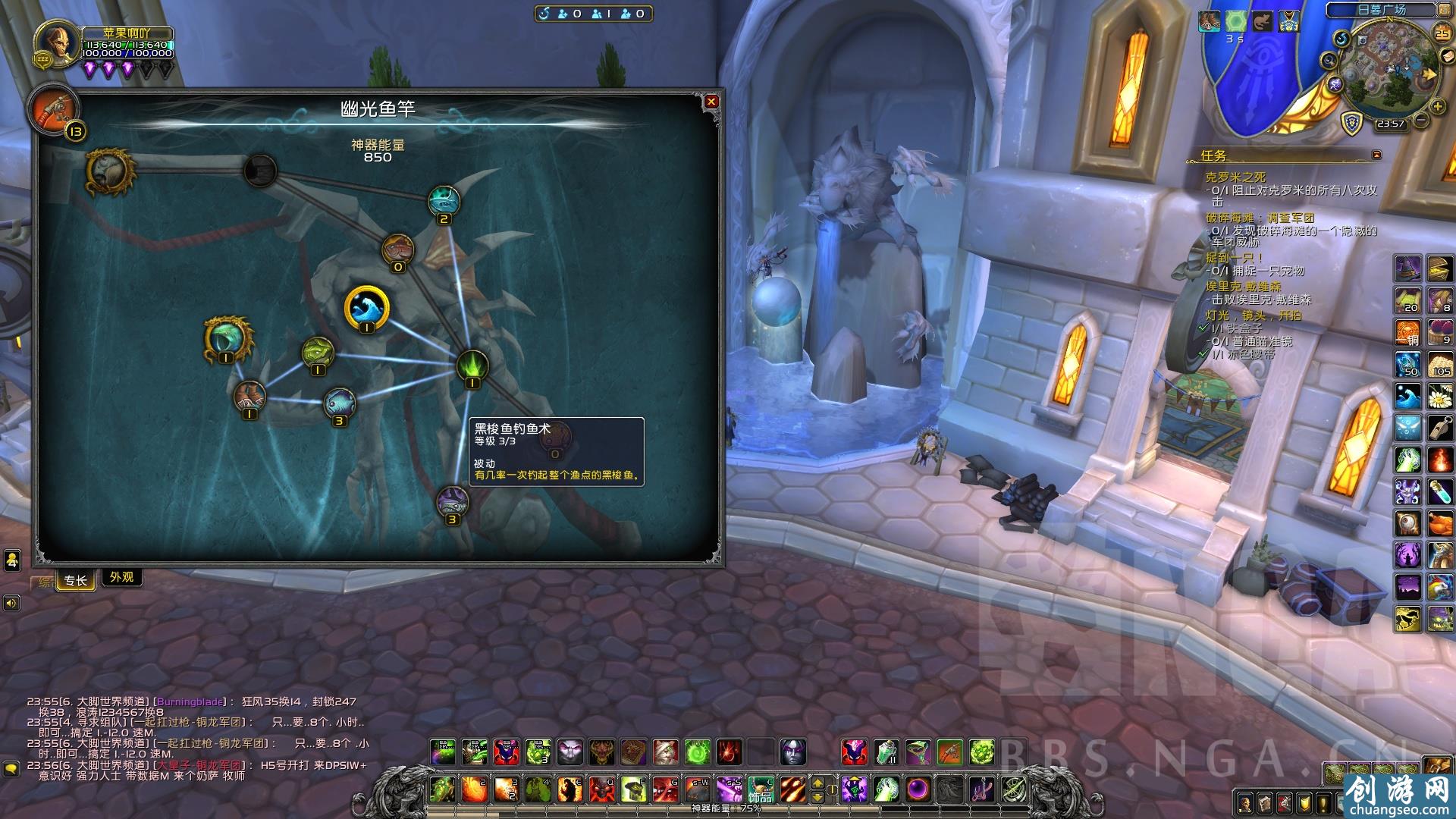Select the boots trait node in the tree
Screen dimensions: 1456x819
click(x=249, y=395)
